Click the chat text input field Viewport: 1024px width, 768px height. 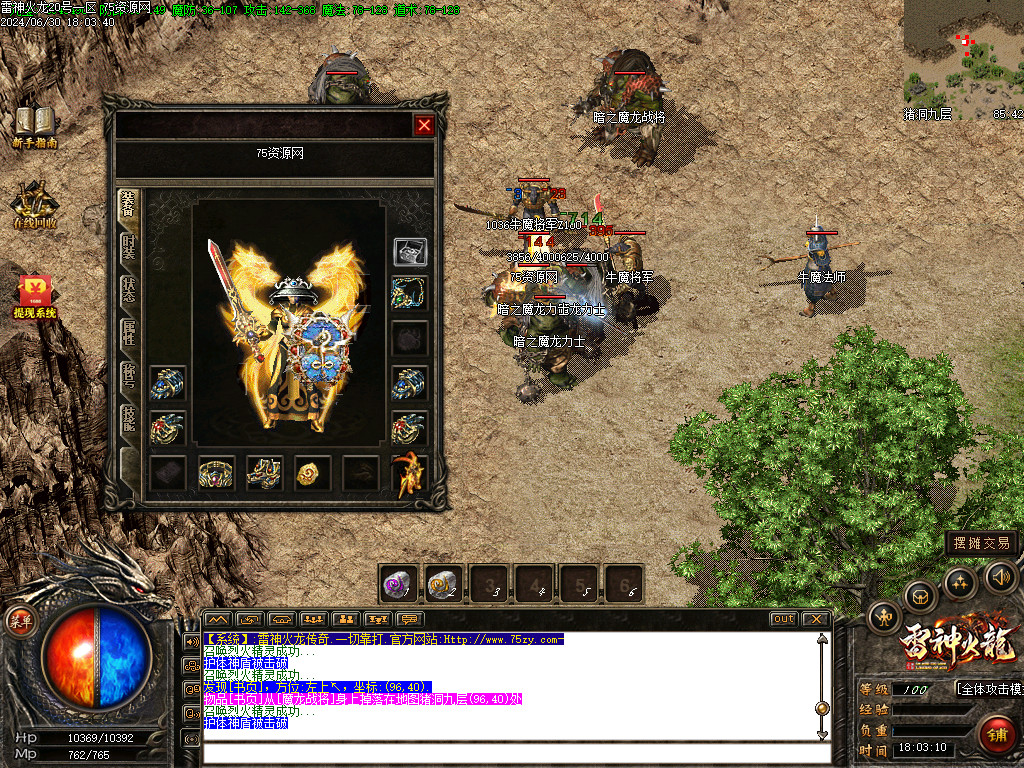click(515, 753)
